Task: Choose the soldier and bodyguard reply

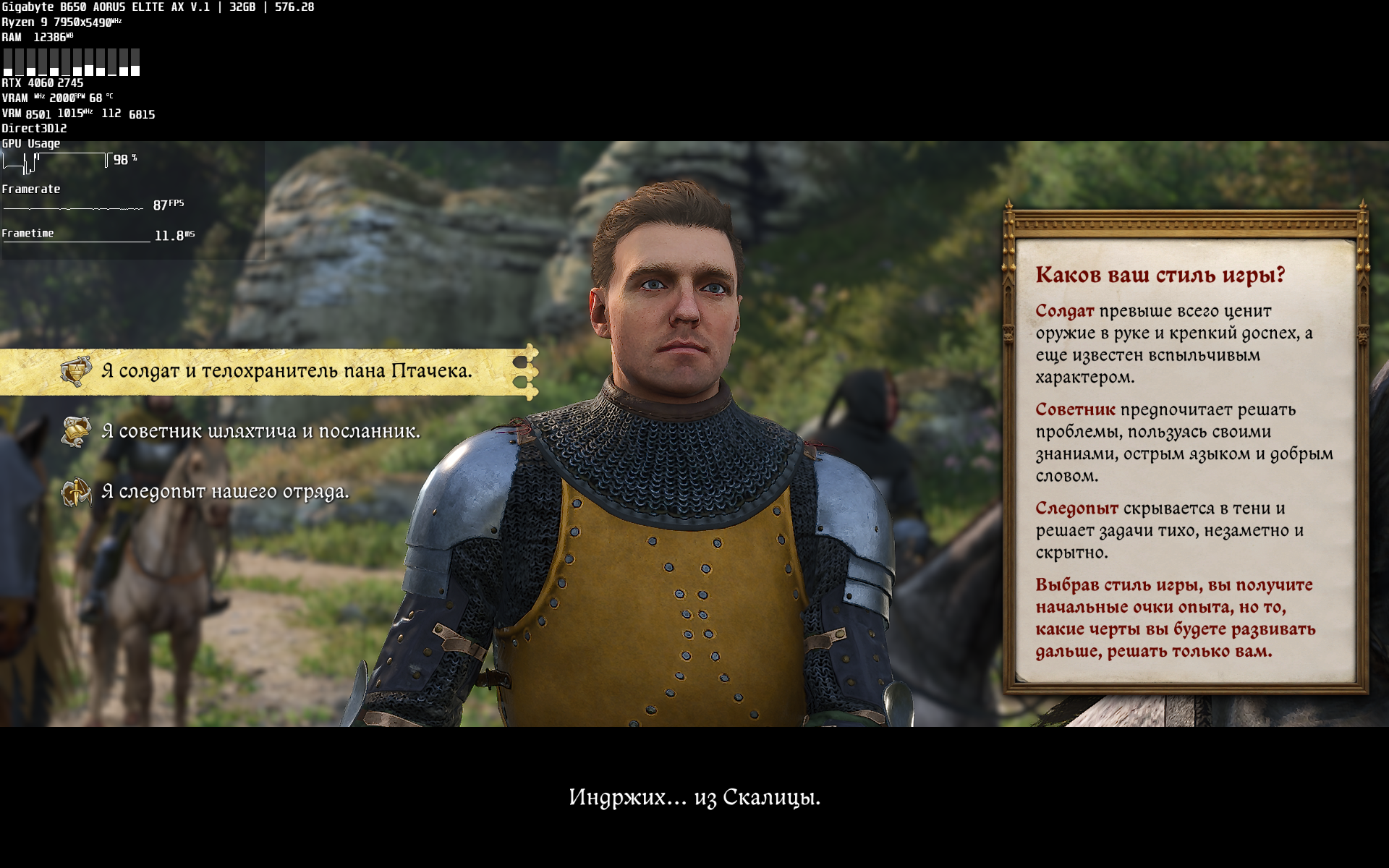Action: [x=286, y=371]
